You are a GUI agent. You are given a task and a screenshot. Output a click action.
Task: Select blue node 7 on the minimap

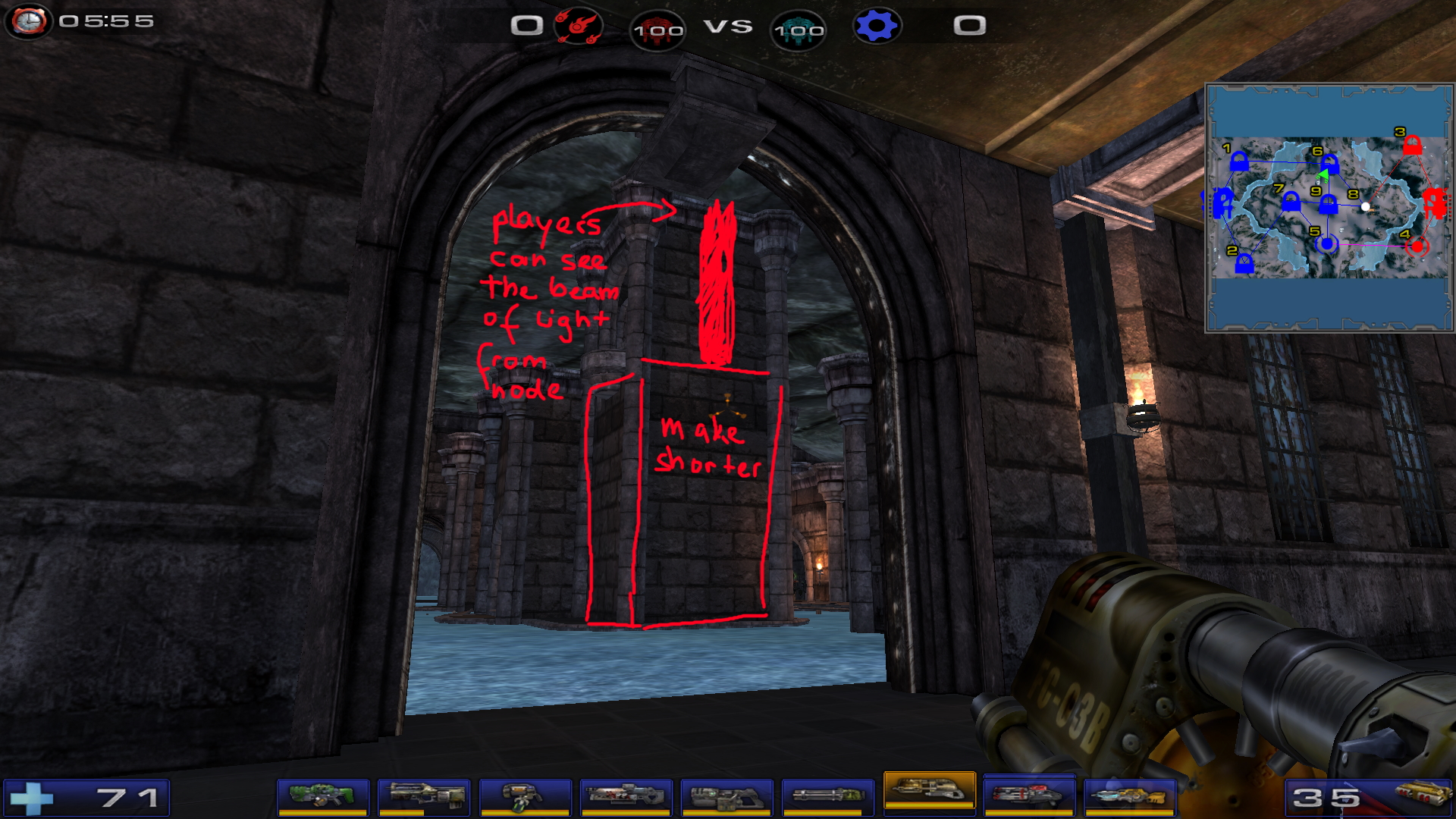coord(1291,202)
